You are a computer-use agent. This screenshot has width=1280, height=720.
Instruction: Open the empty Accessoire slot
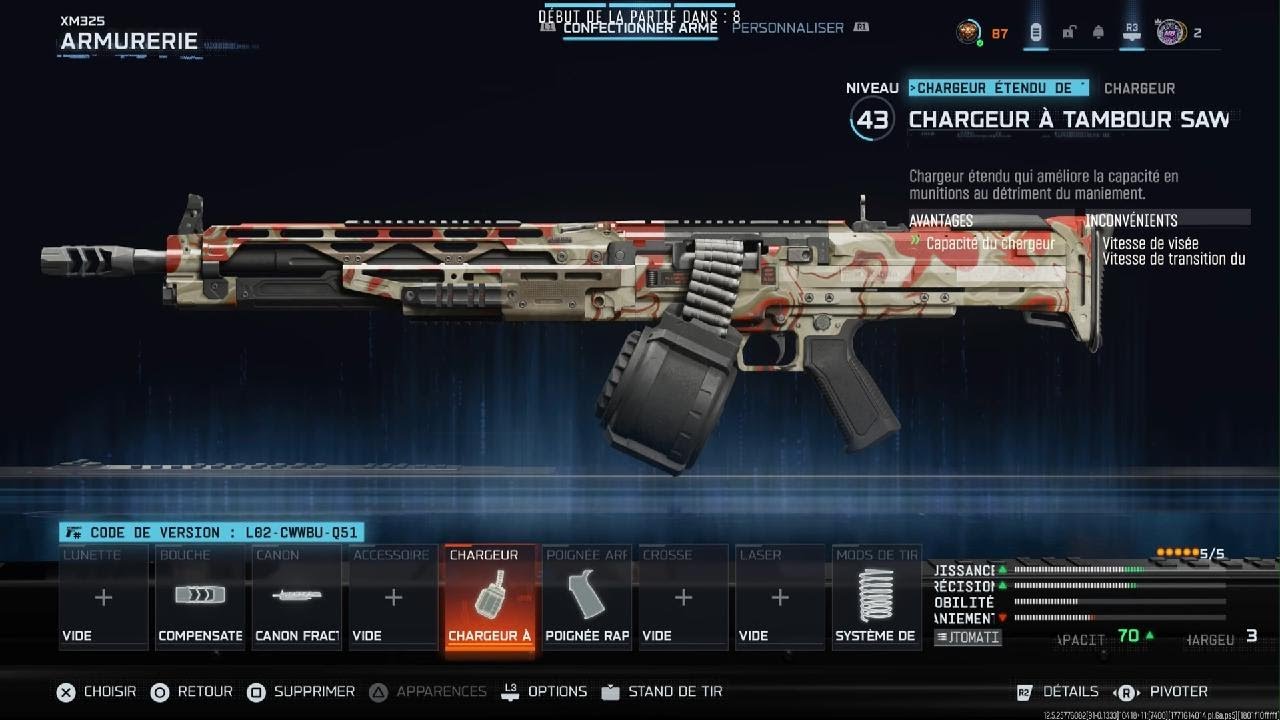(x=393, y=598)
